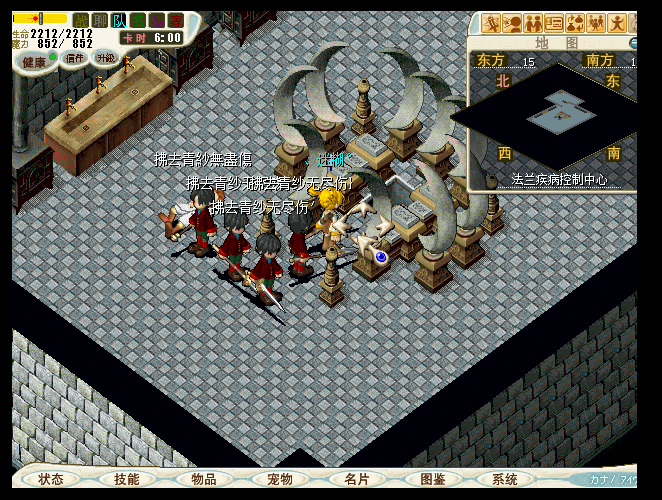Toggle the 队 team switch
This screenshot has height=500, width=662.
pyautogui.click(x=119, y=20)
